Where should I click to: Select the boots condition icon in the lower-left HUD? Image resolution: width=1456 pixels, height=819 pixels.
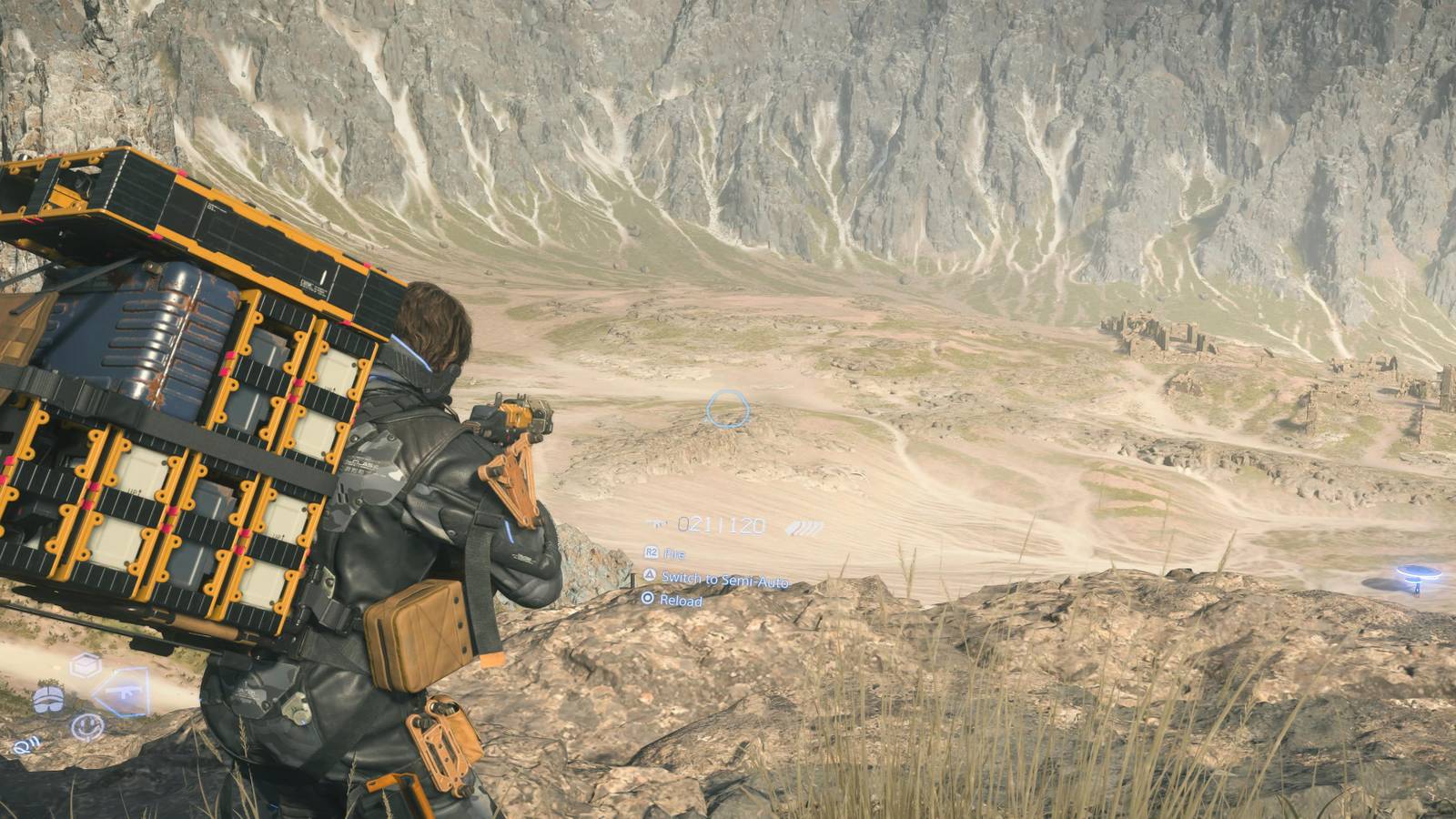tap(48, 699)
